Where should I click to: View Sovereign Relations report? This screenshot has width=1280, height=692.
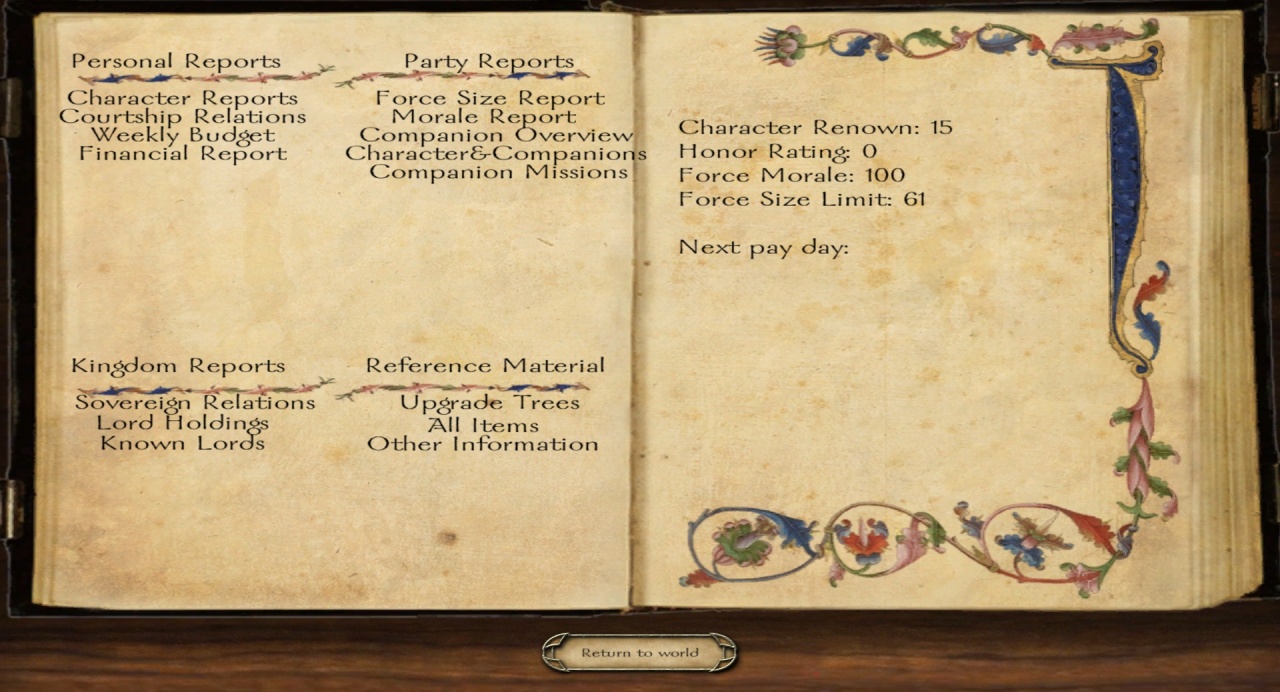coord(195,403)
